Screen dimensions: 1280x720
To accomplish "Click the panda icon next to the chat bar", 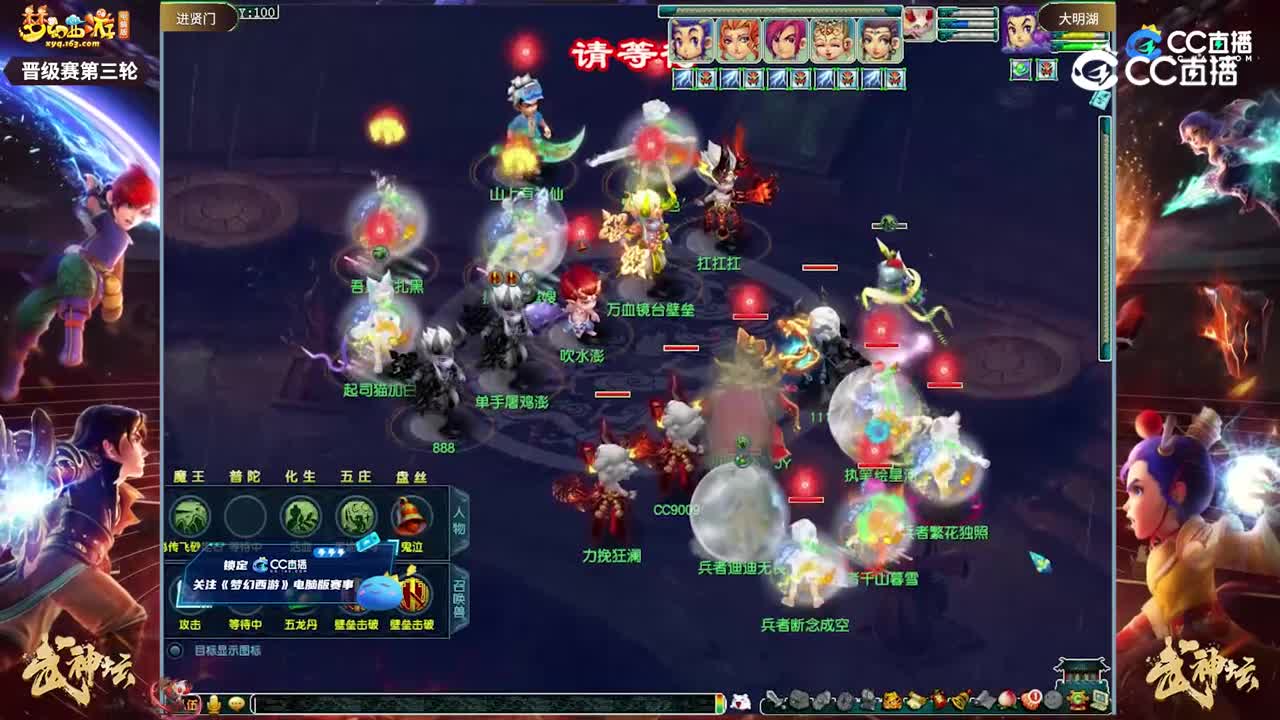I will 742,701.
